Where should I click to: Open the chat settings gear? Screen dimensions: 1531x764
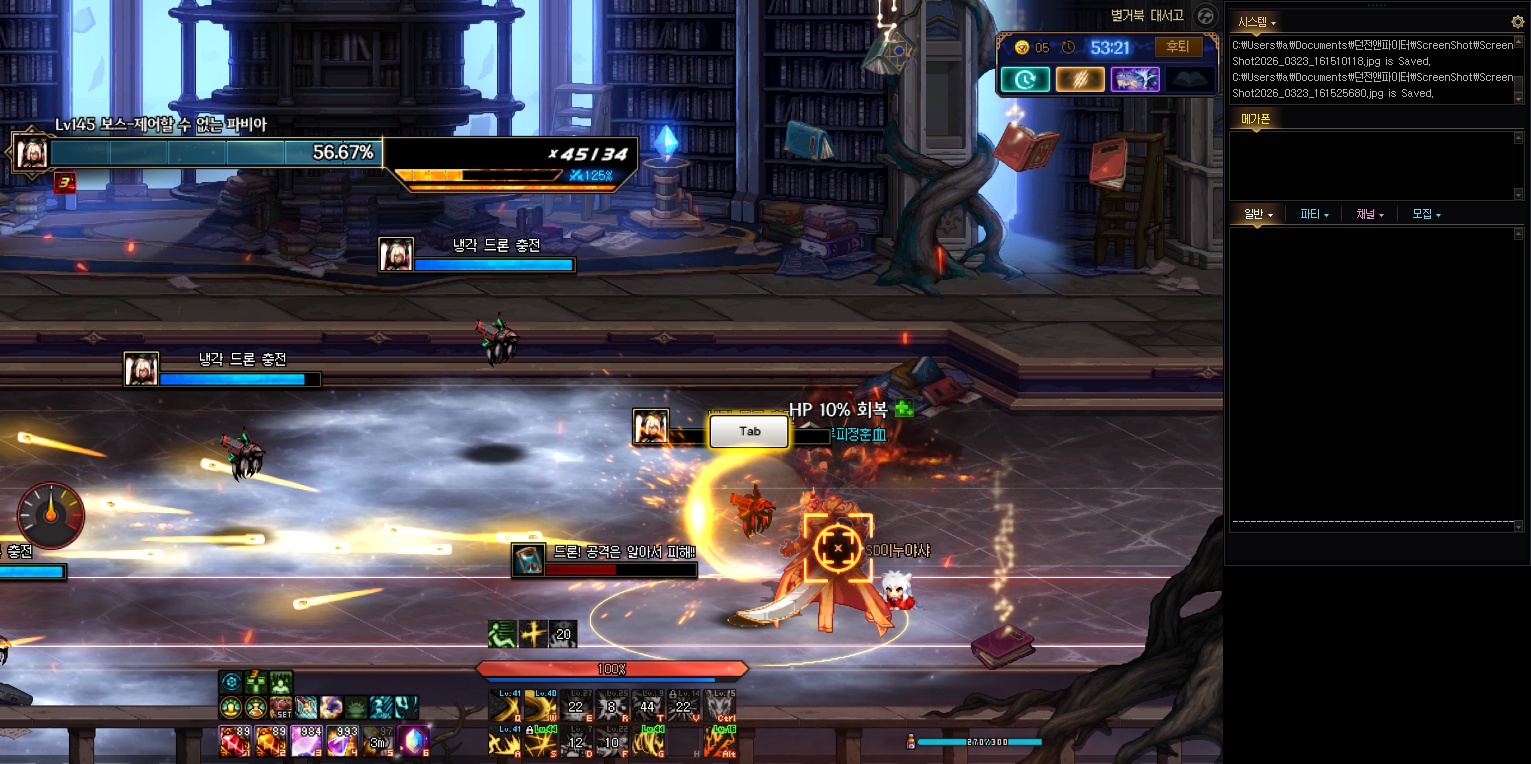click(1517, 21)
